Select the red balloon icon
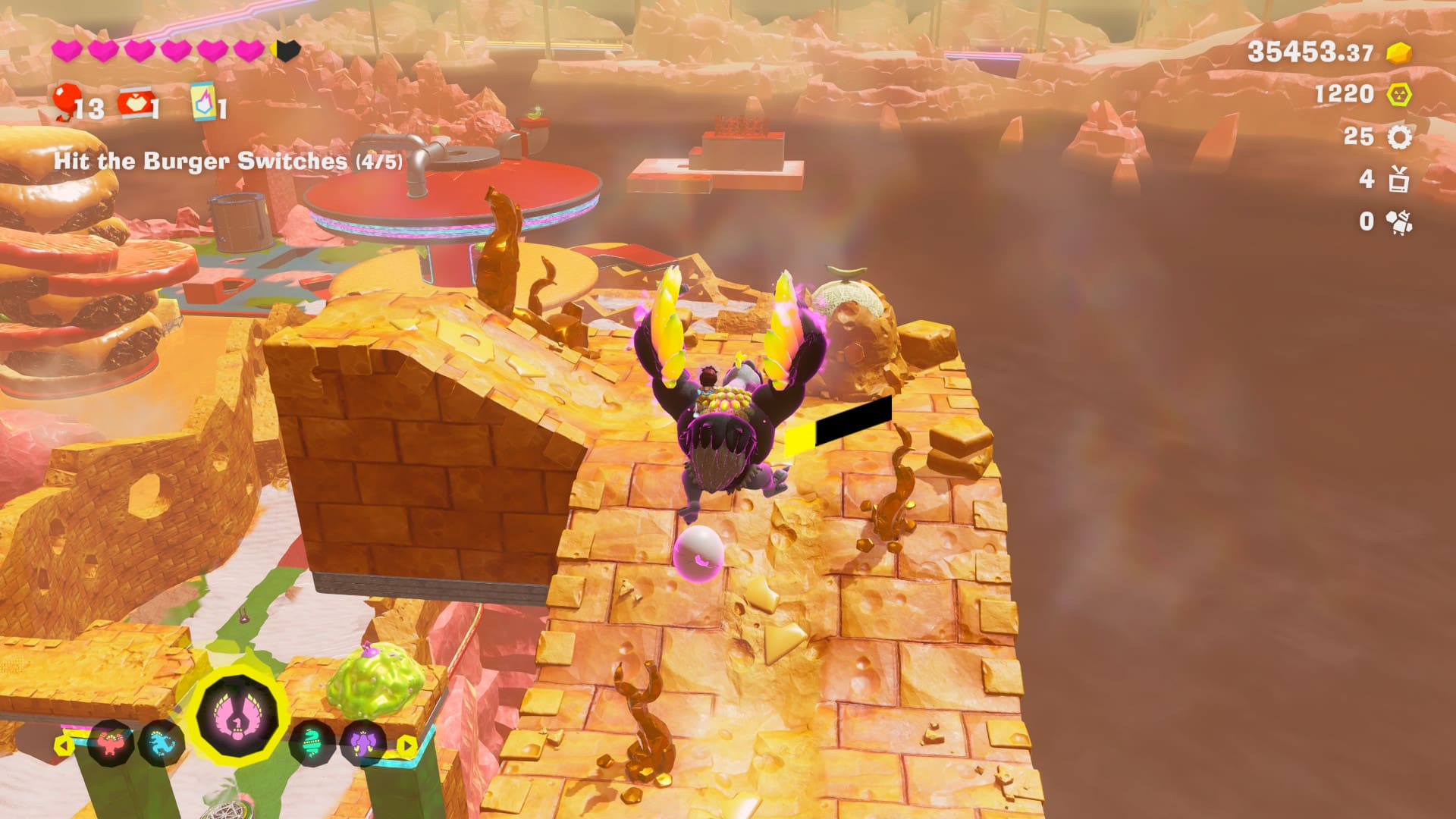1456x819 pixels. click(x=67, y=102)
